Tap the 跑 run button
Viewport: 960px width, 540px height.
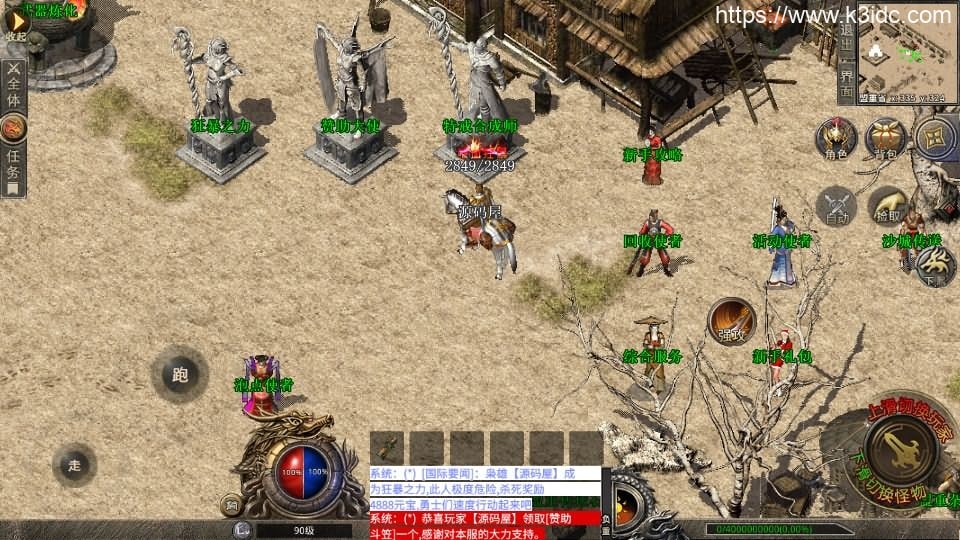tap(180, 375)
